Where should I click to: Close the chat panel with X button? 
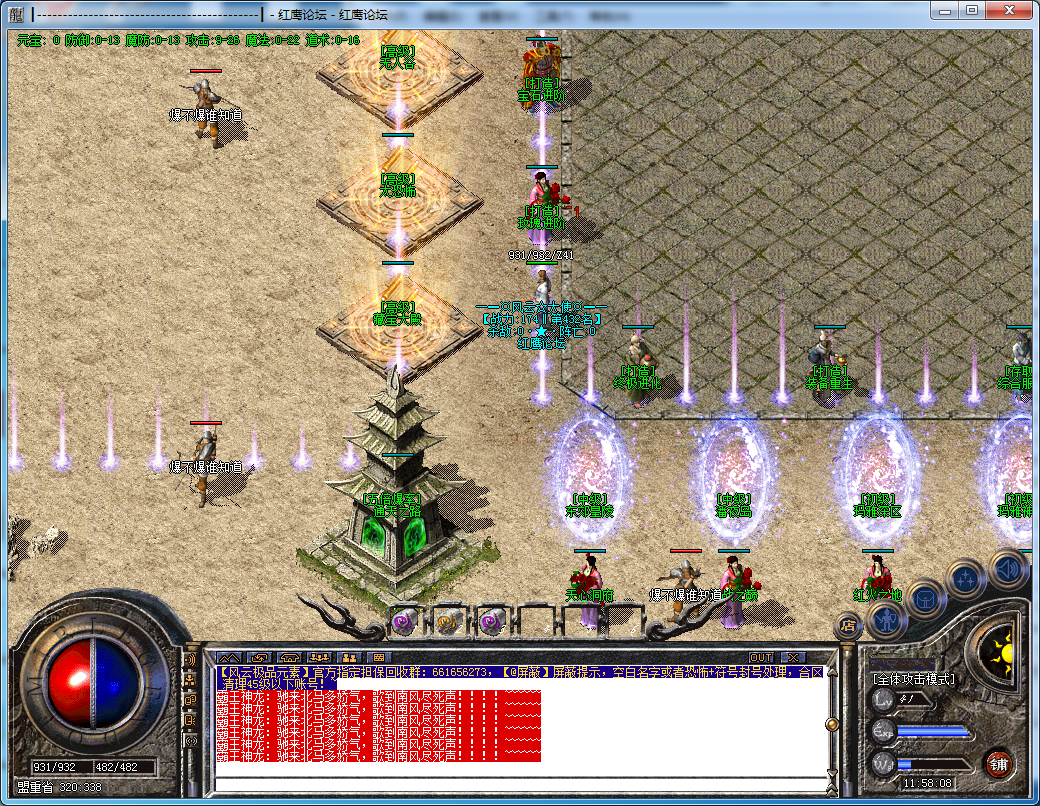(x=793, y=657)
